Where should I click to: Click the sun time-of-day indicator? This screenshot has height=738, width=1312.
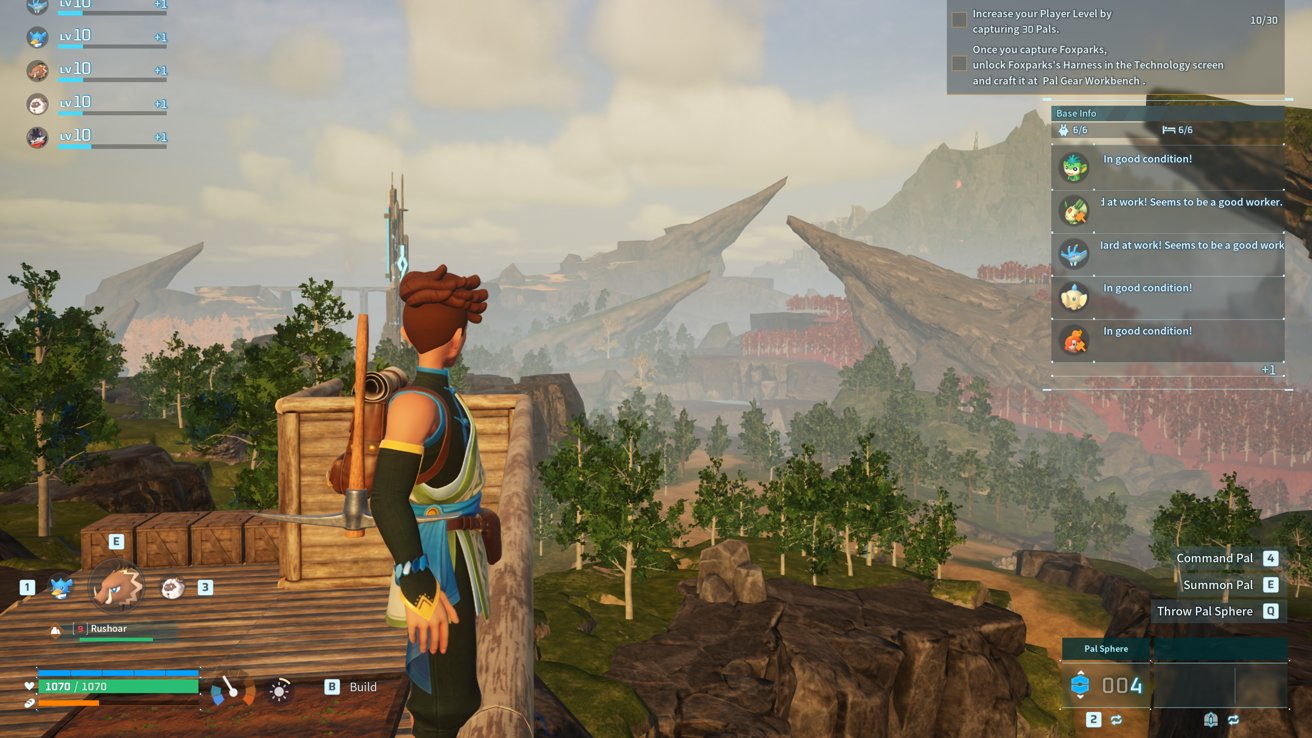point(280,689)
